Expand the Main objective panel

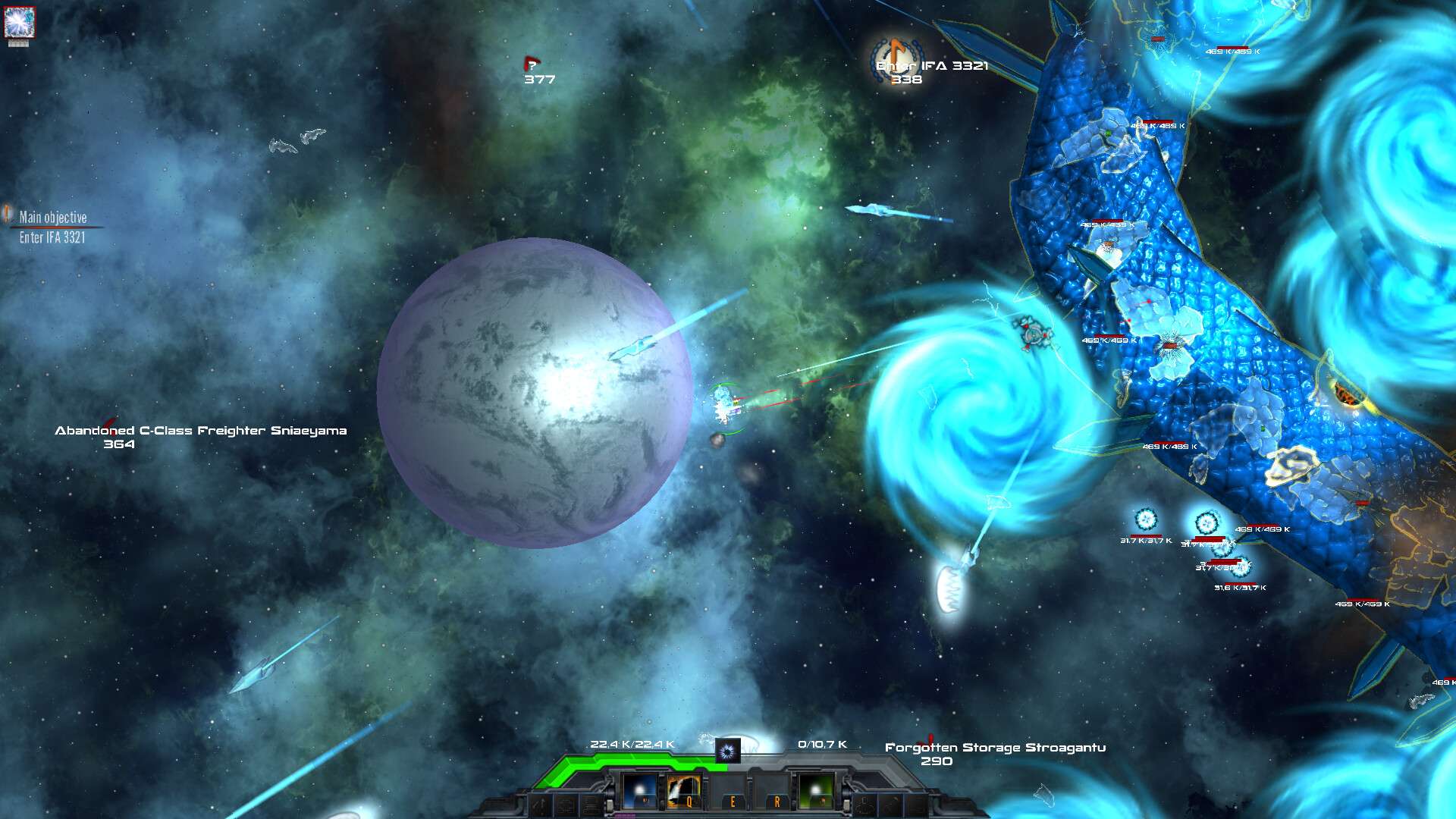click(x=53, y=215)
